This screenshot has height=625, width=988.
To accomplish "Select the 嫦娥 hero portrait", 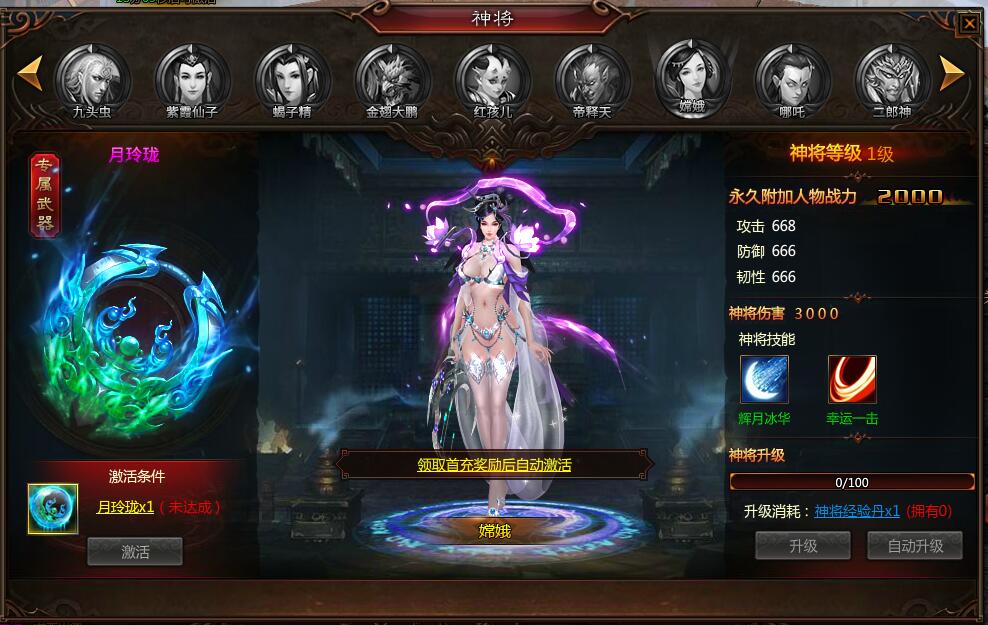I will tap(692, 74).
